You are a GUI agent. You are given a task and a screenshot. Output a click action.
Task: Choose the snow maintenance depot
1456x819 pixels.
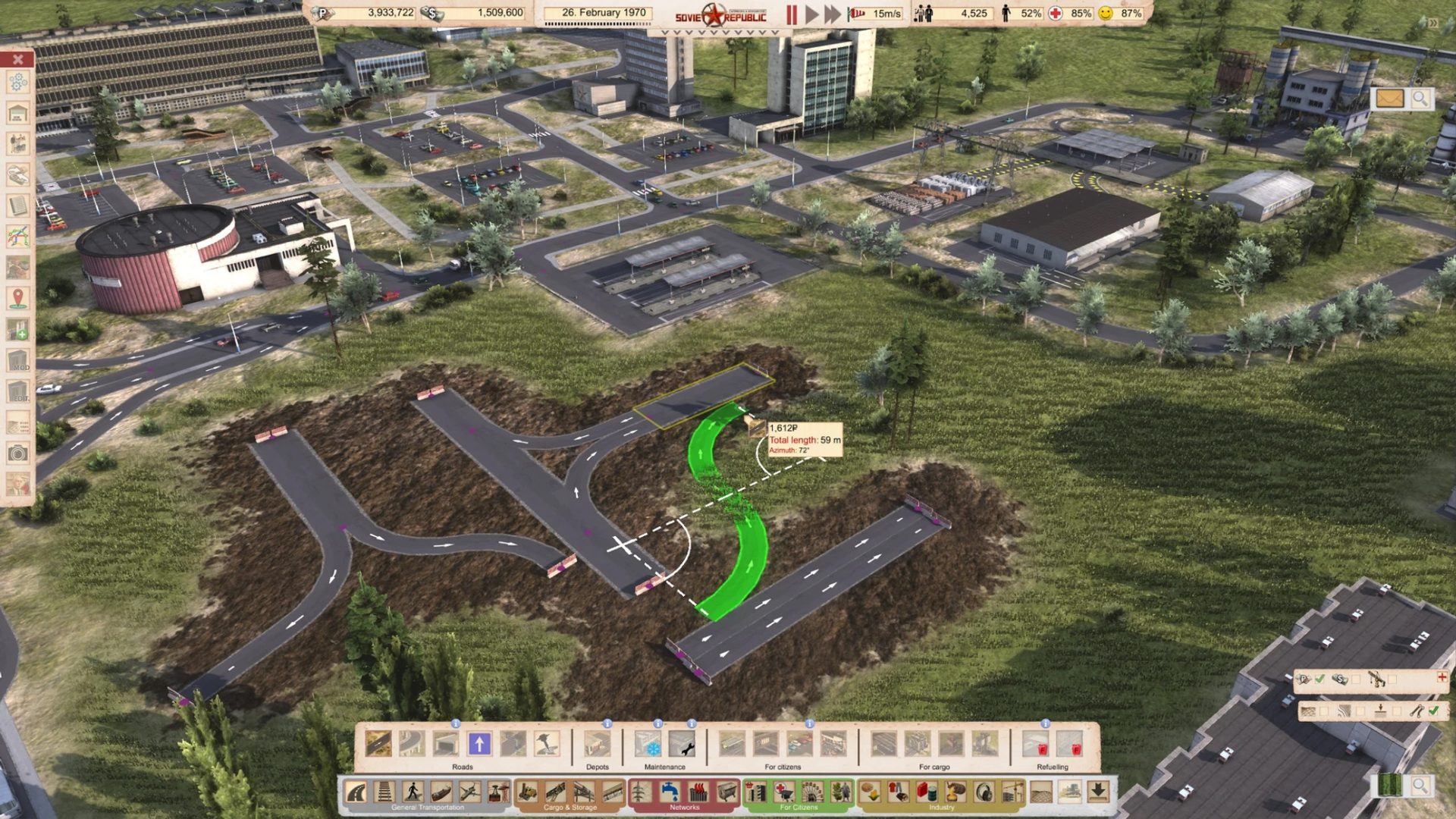coord(648,744)
